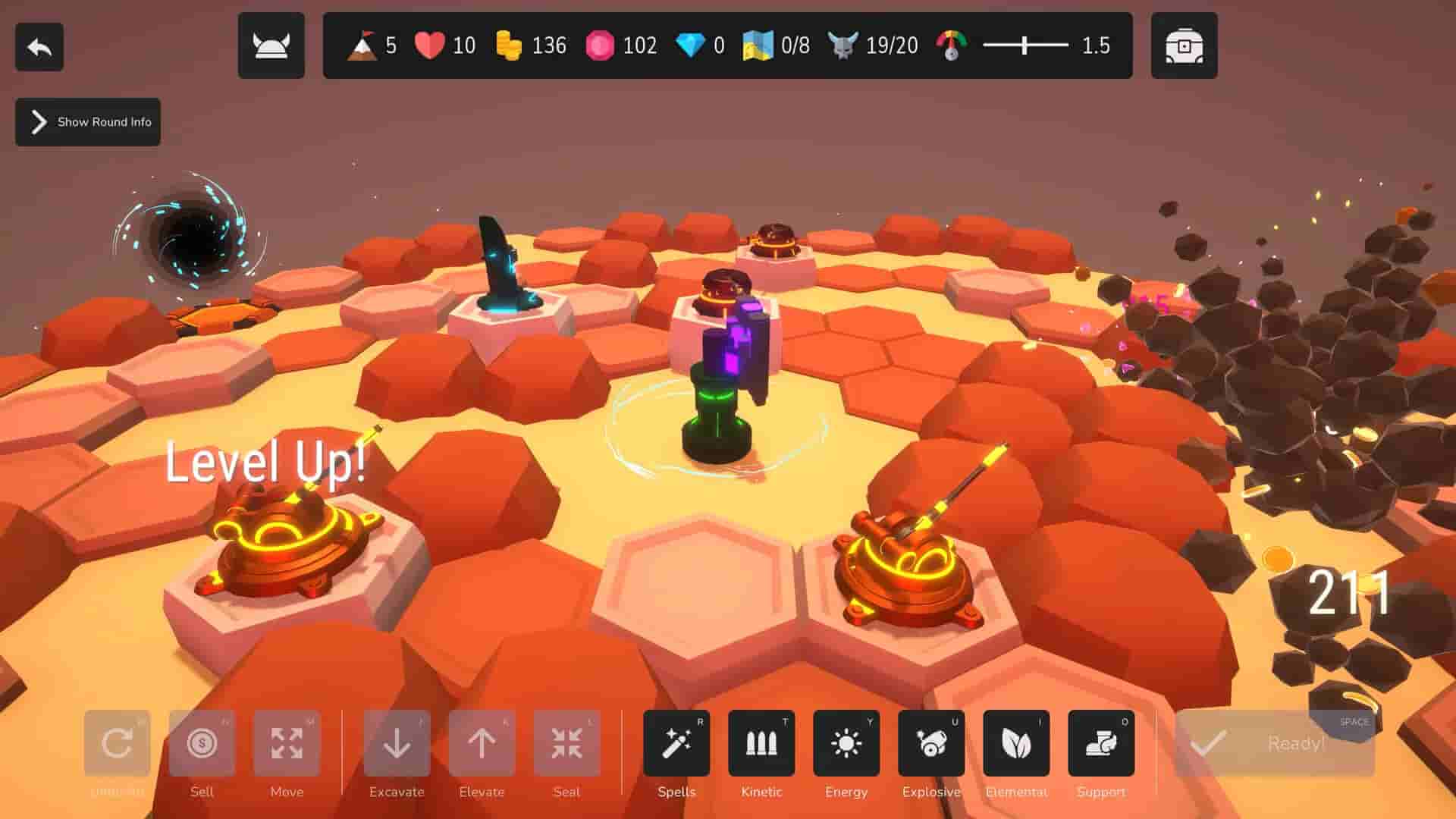Viewport: 1456px width, 819px height.
Task: Expand the Show Round Info panel
Action: point(86,121)
